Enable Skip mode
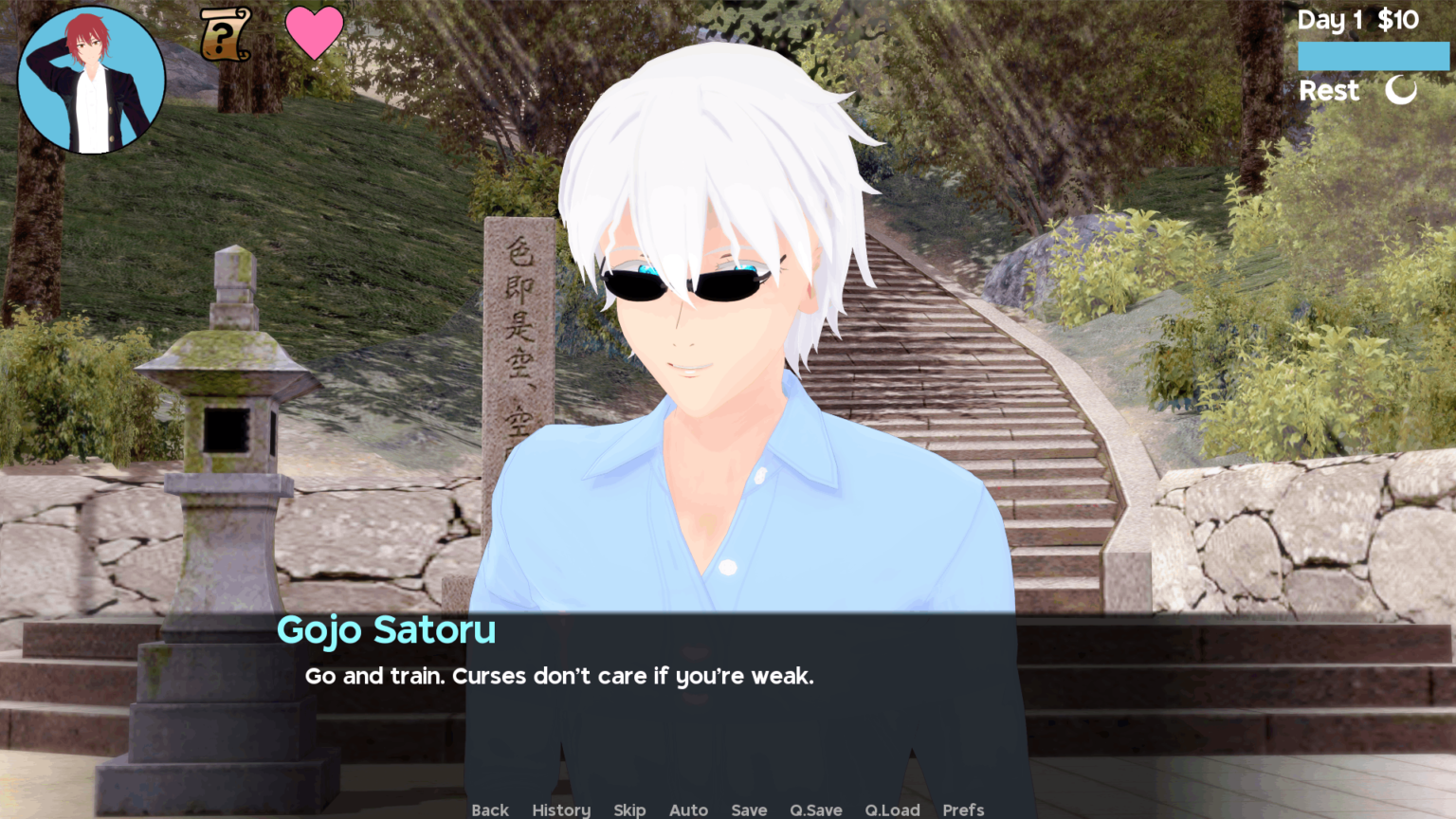The height and width of the screenshot is (819, 1456). (x=629, y=810)
